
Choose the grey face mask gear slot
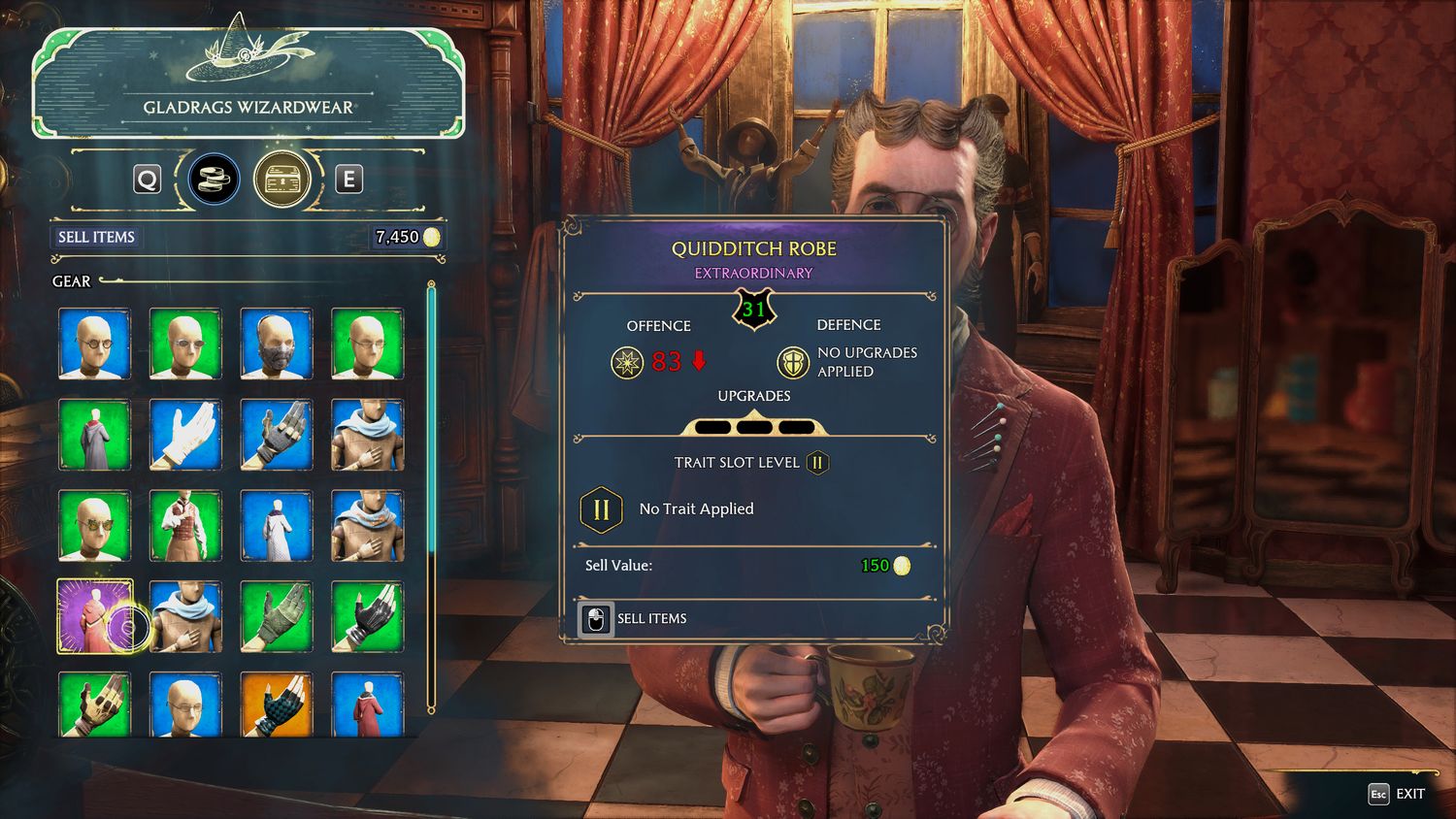click(277, 344)
